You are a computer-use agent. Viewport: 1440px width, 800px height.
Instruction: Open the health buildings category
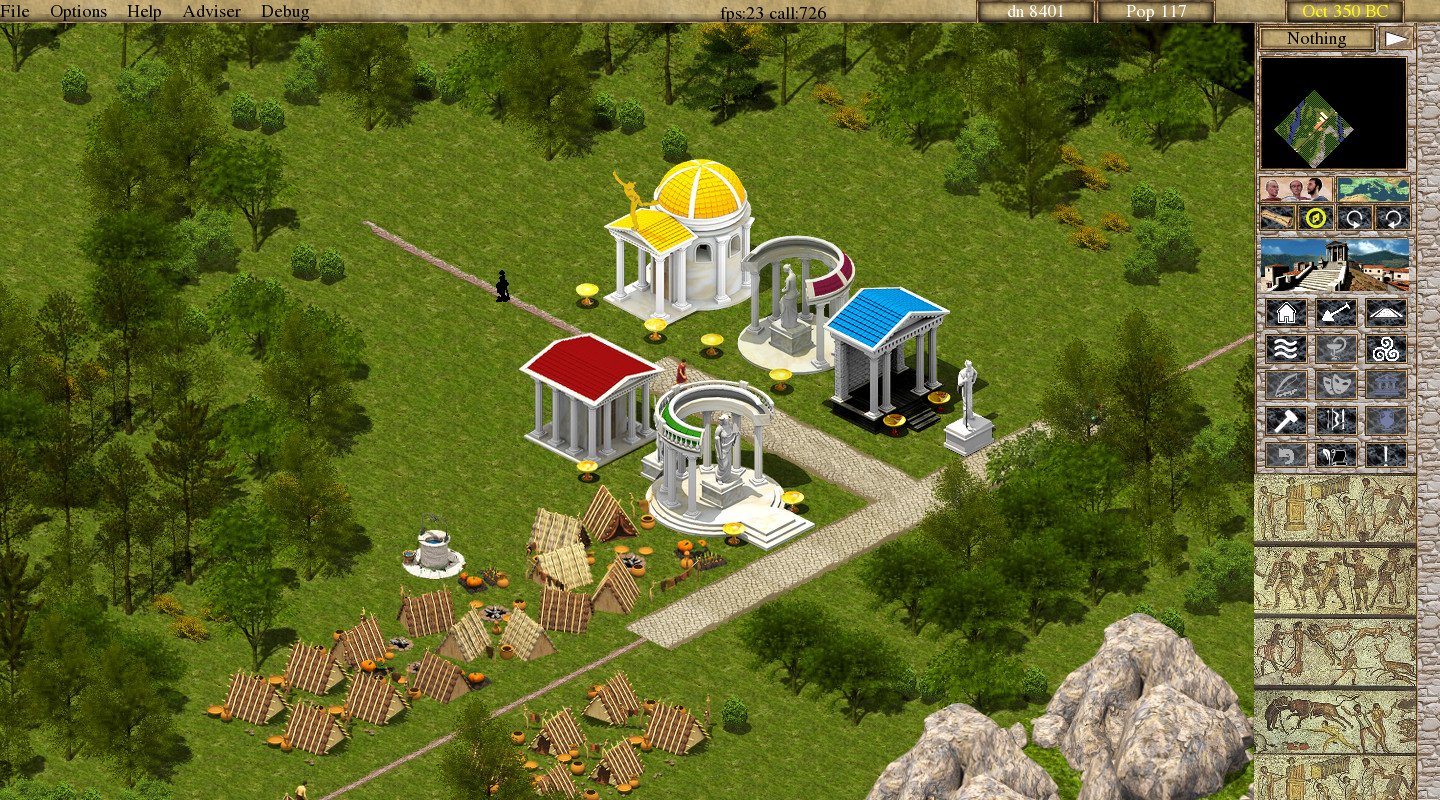pos(1337,348)
